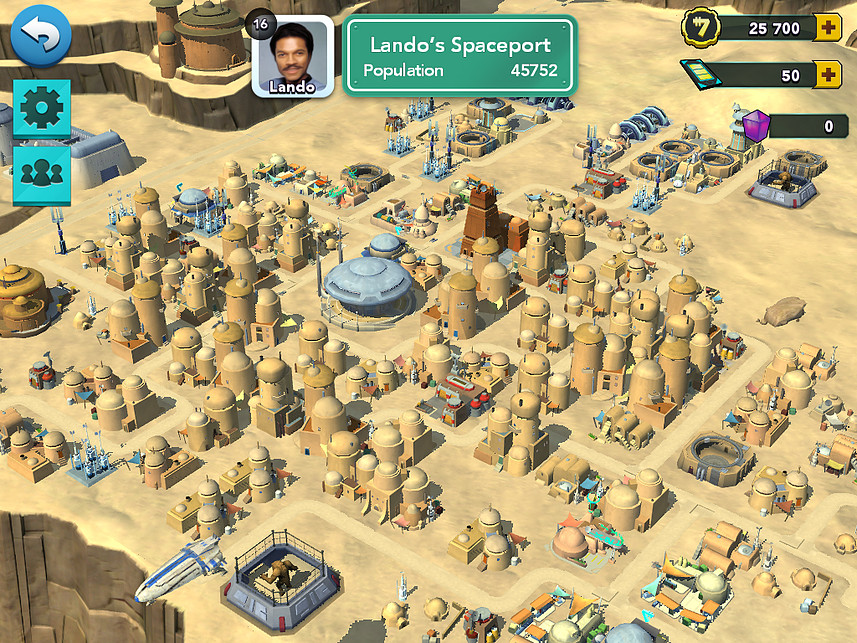Tap Lando's portrait avatar
The image size is (857, 643).
292,58
